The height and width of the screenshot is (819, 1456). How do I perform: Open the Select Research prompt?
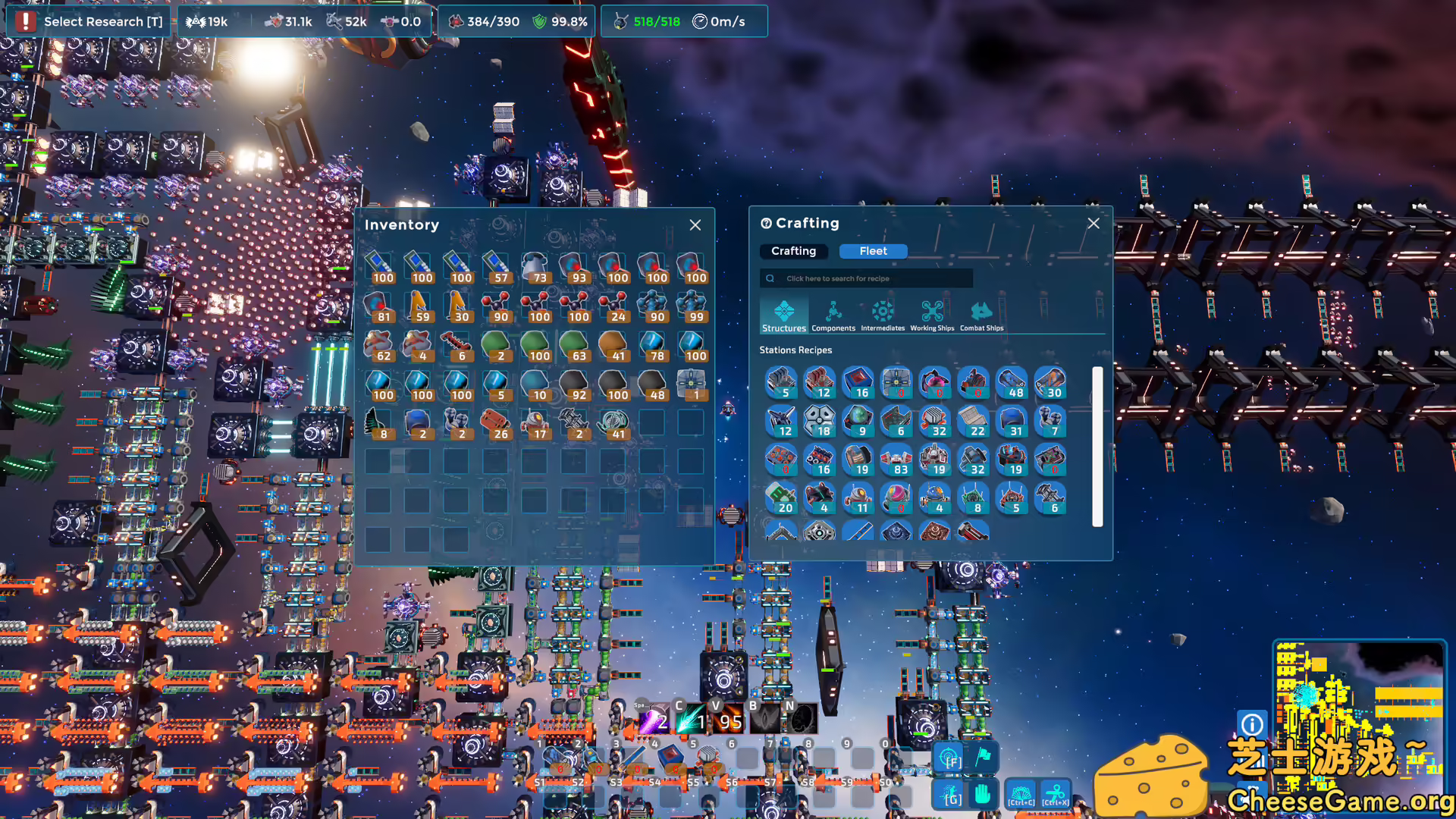coord(89,21)
